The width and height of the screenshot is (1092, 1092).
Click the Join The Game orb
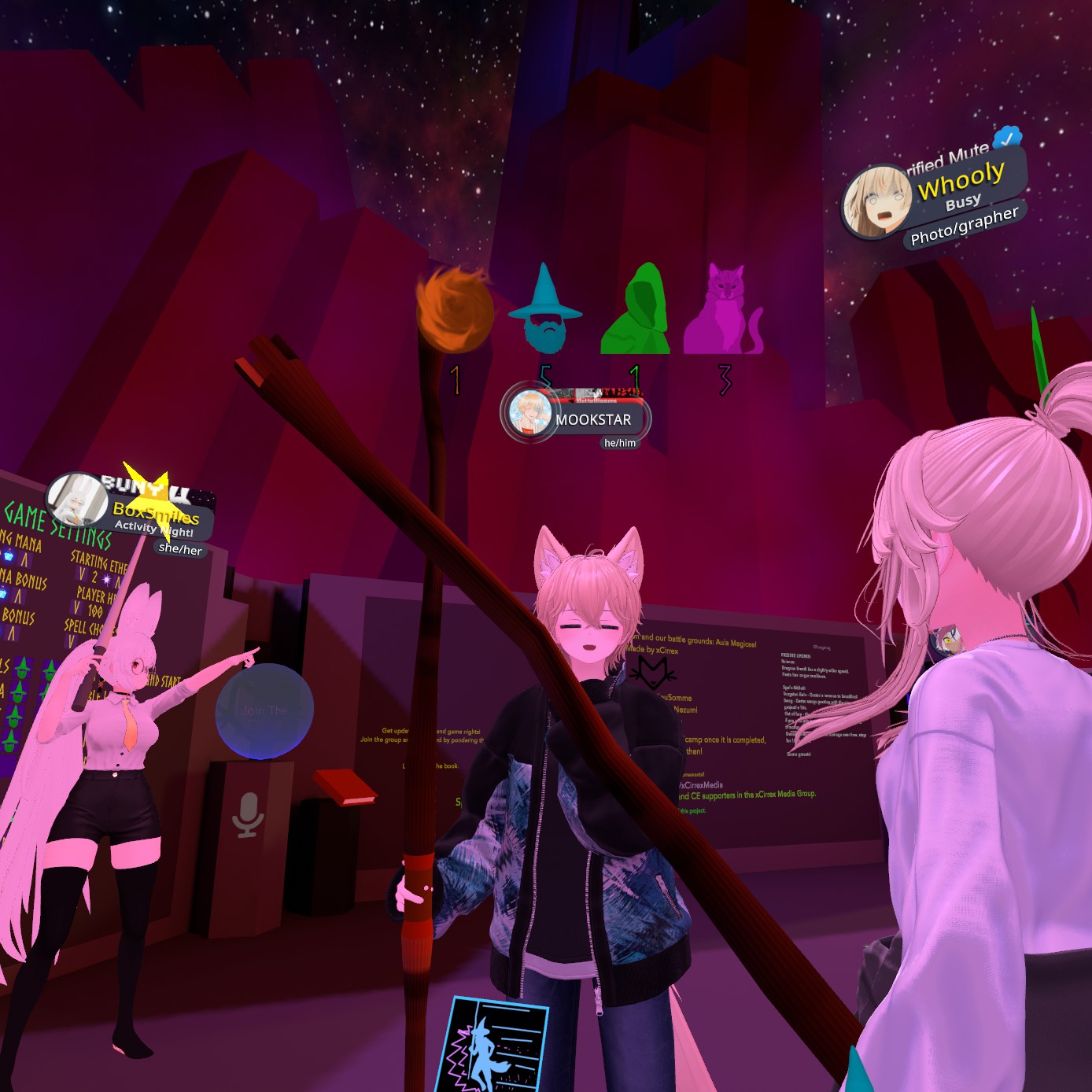pos(264,710)
